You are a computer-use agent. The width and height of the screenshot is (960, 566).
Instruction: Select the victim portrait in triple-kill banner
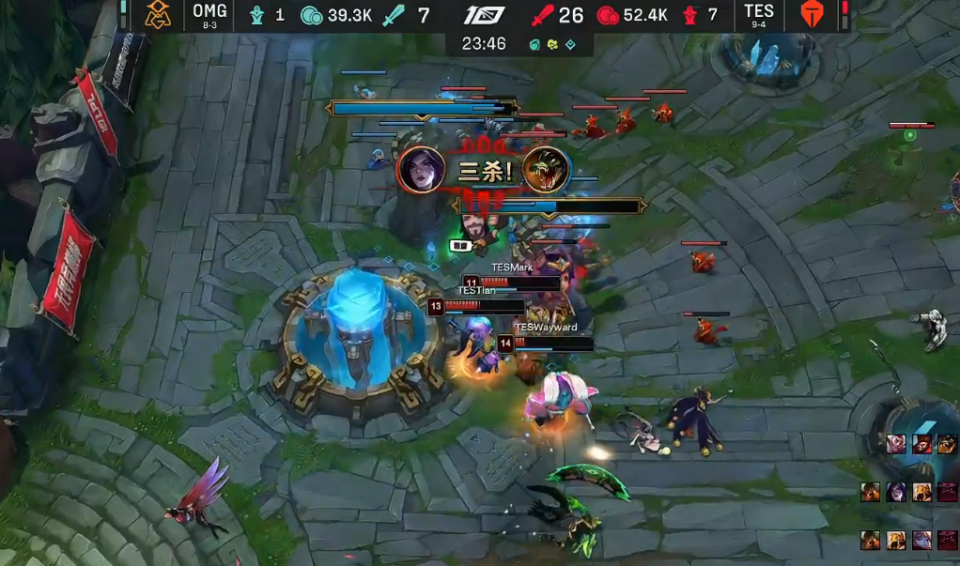point(546,170)
